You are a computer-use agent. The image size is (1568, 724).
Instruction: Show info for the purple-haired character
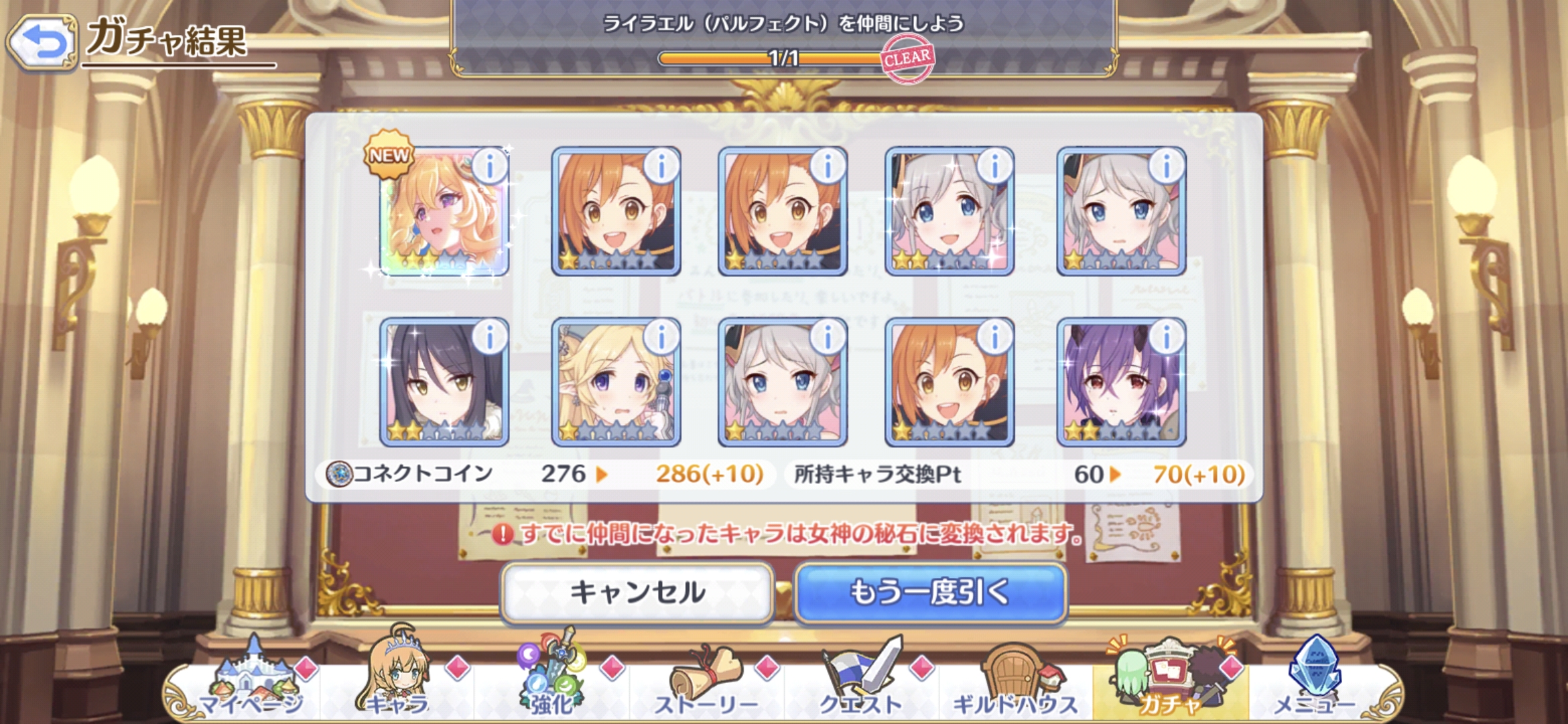(x=1167, y=337)
